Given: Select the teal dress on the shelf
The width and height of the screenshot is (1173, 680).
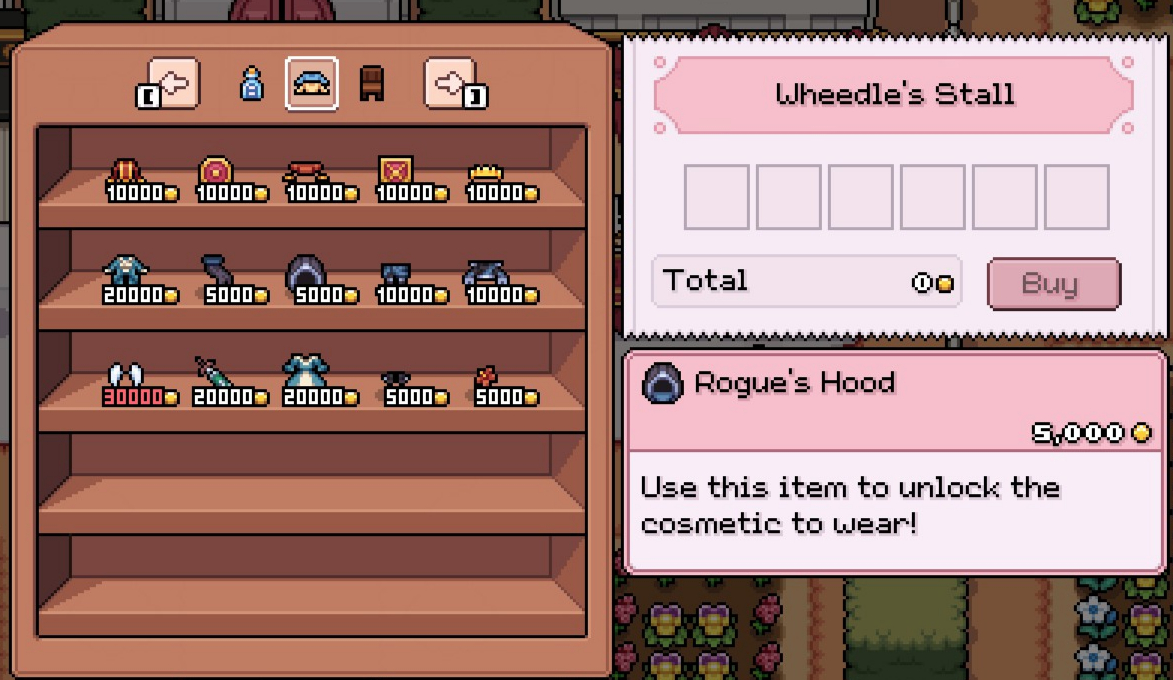Looking at the screenshot, I should 306,373.
